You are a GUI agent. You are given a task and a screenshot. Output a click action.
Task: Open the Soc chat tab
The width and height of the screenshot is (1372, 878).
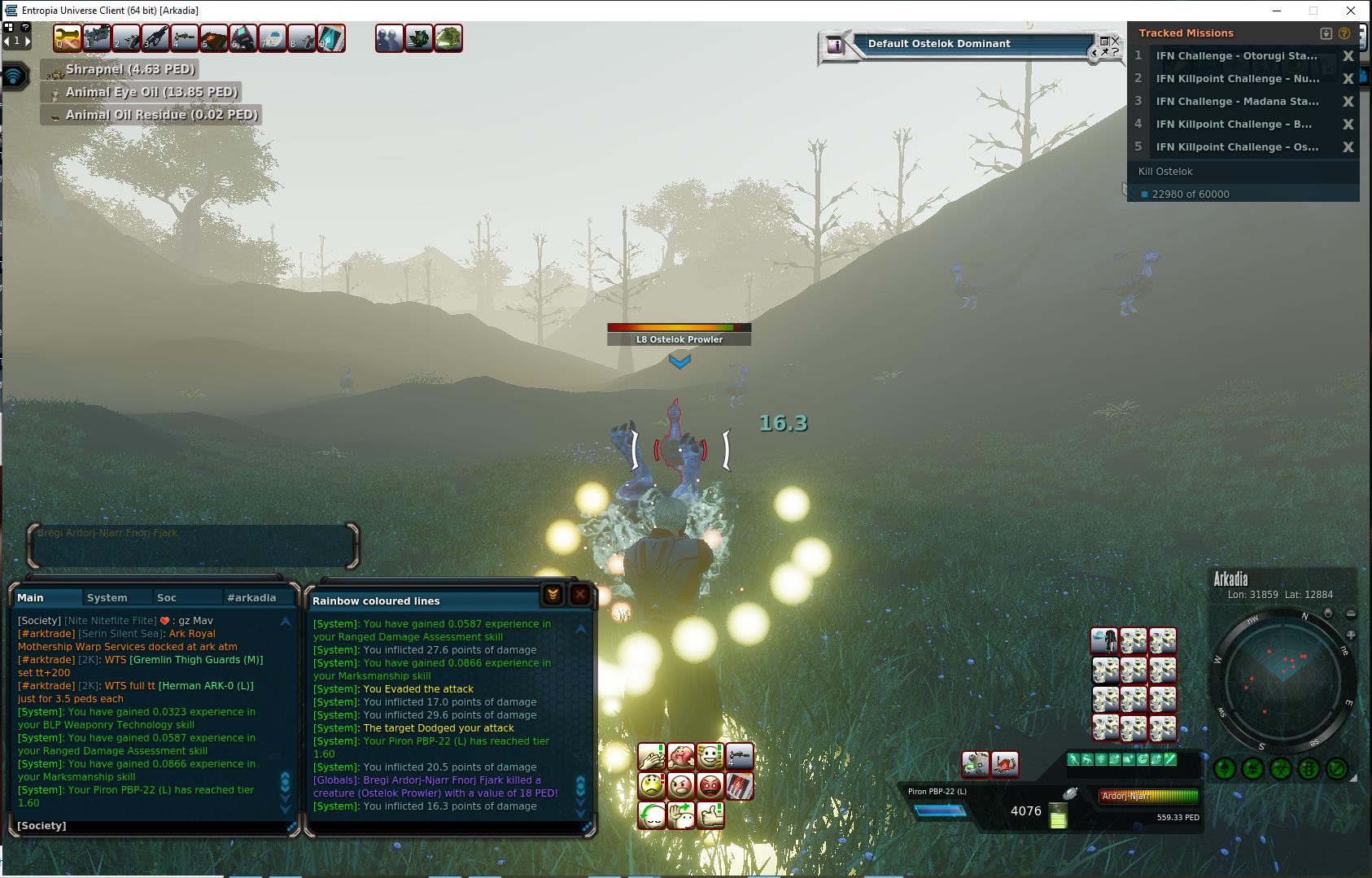click(167, 597)
